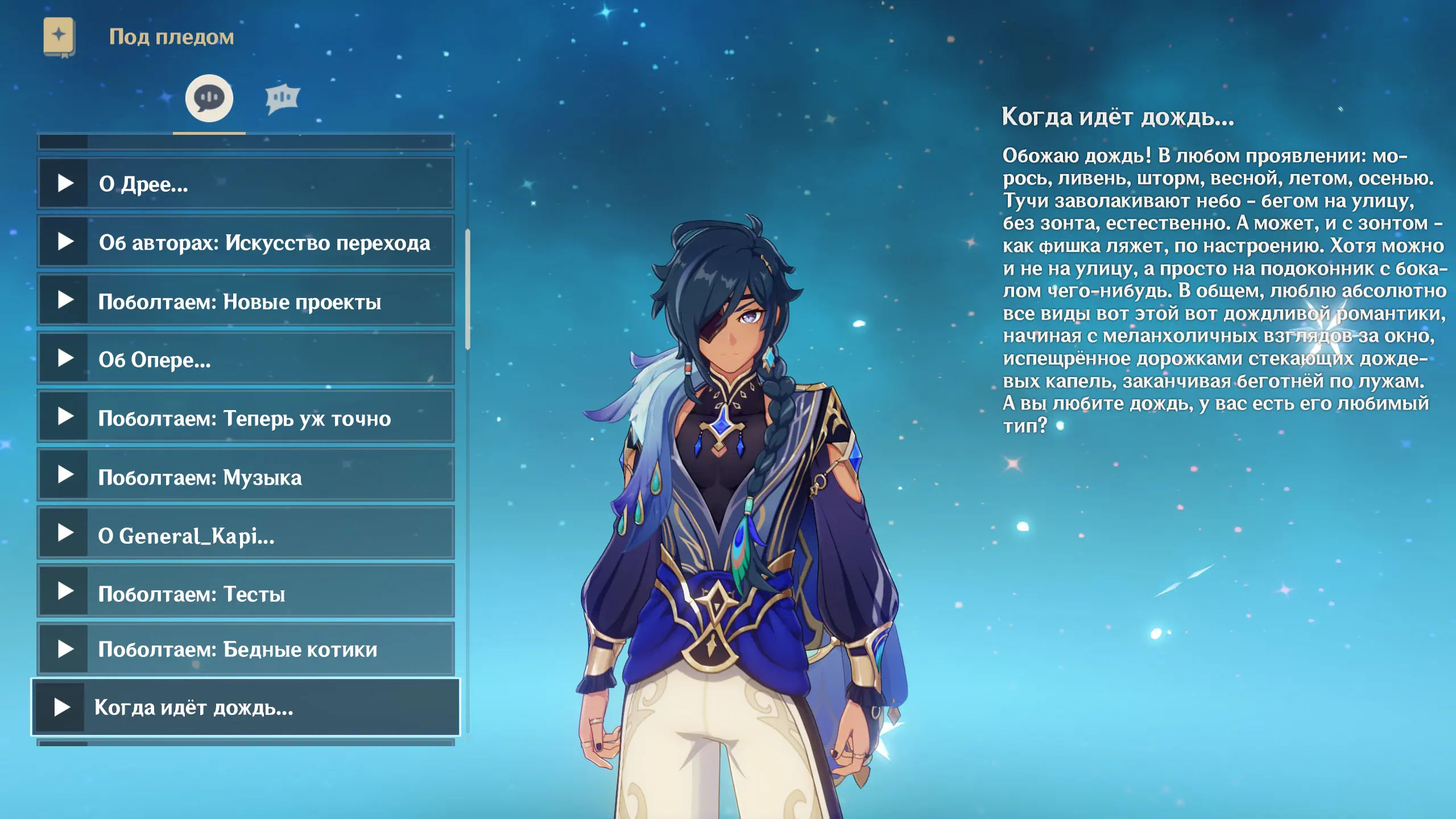Select "Поболтаем: Теперь уж точно" row

pyautogui.click(x=246, y=417)
